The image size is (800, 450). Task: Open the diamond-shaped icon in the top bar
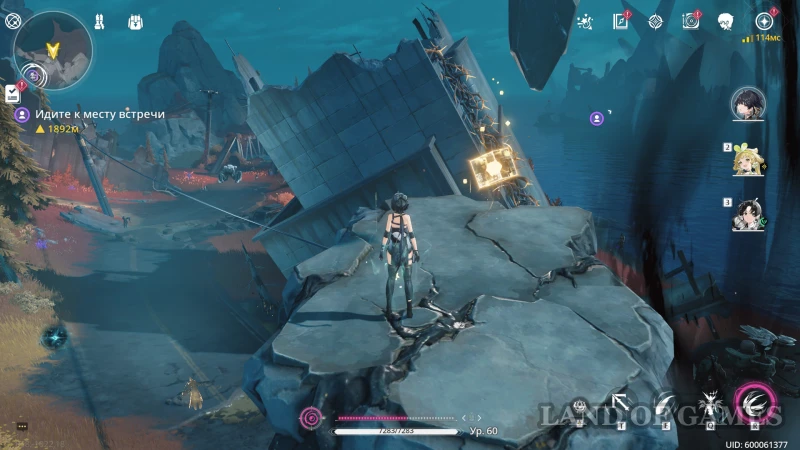[x=655, y=21]
